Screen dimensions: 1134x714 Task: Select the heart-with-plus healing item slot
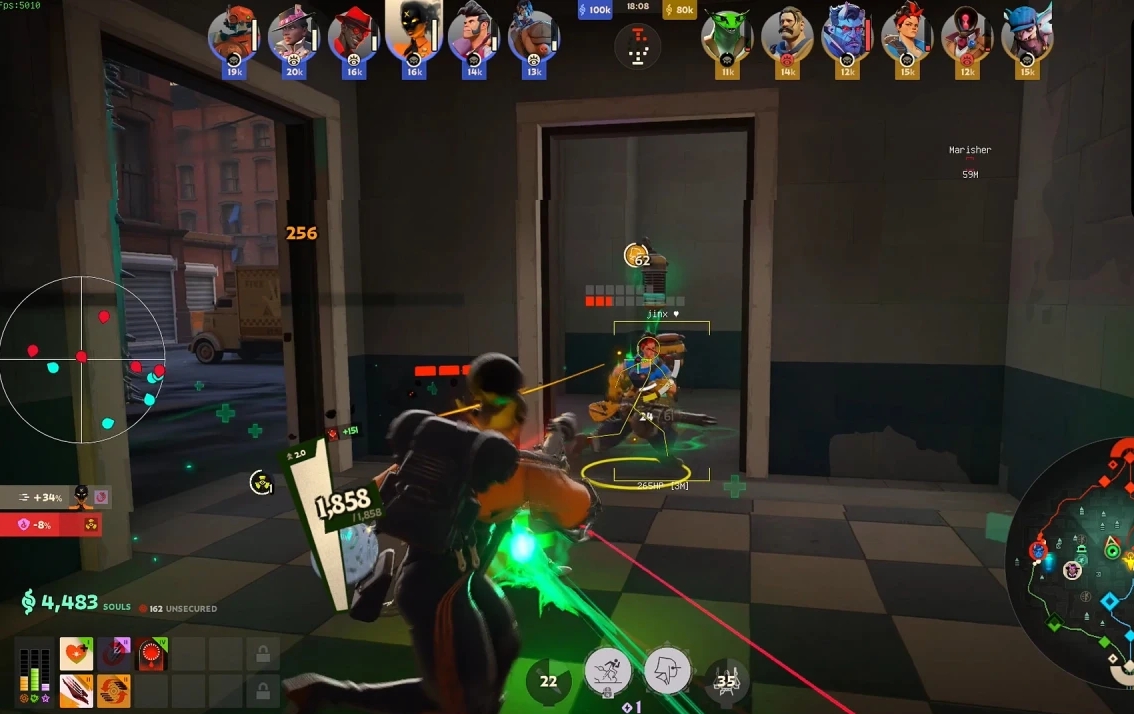click(x=76, y=654)
